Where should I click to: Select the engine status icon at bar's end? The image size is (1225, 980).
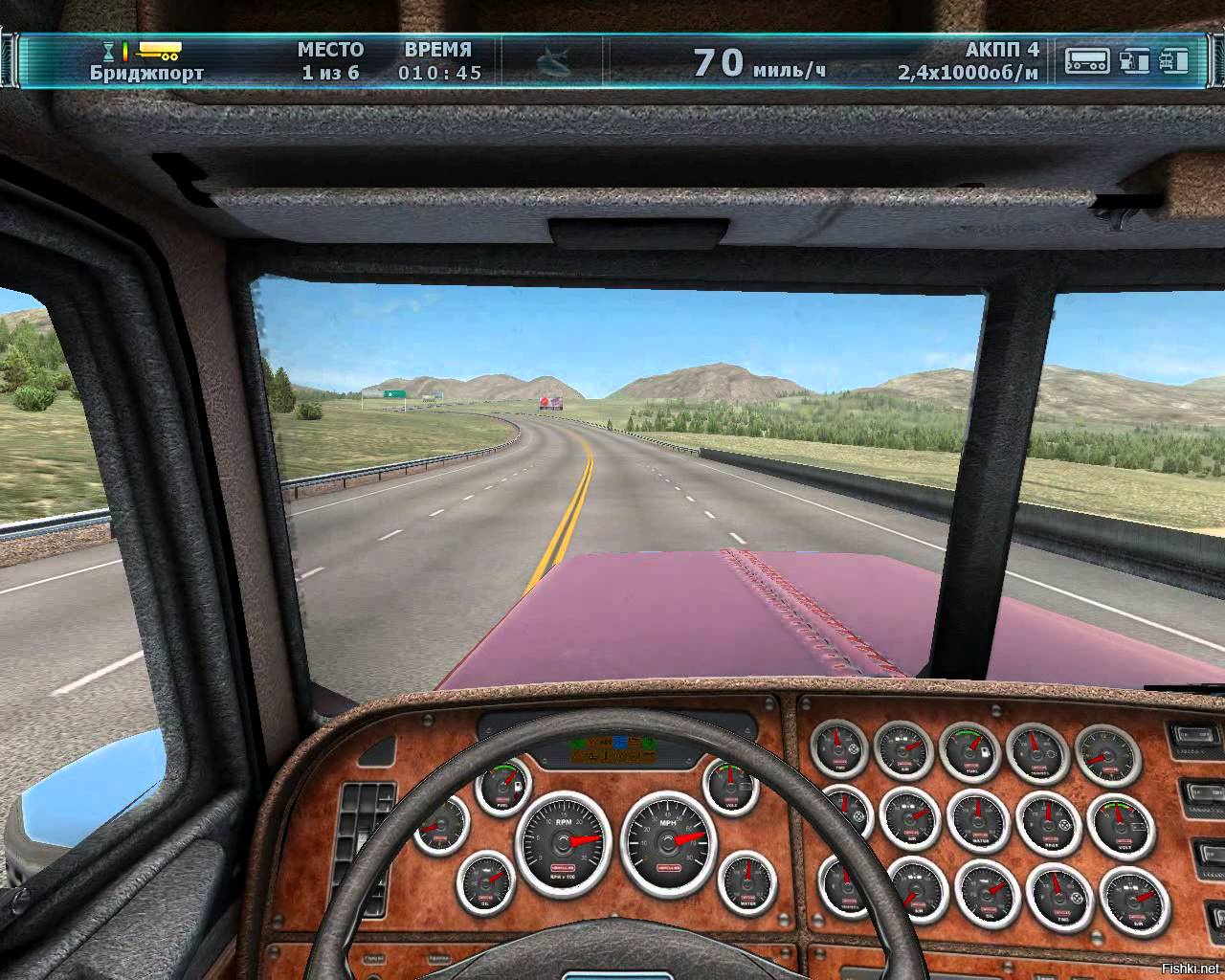click(1174, 60)
